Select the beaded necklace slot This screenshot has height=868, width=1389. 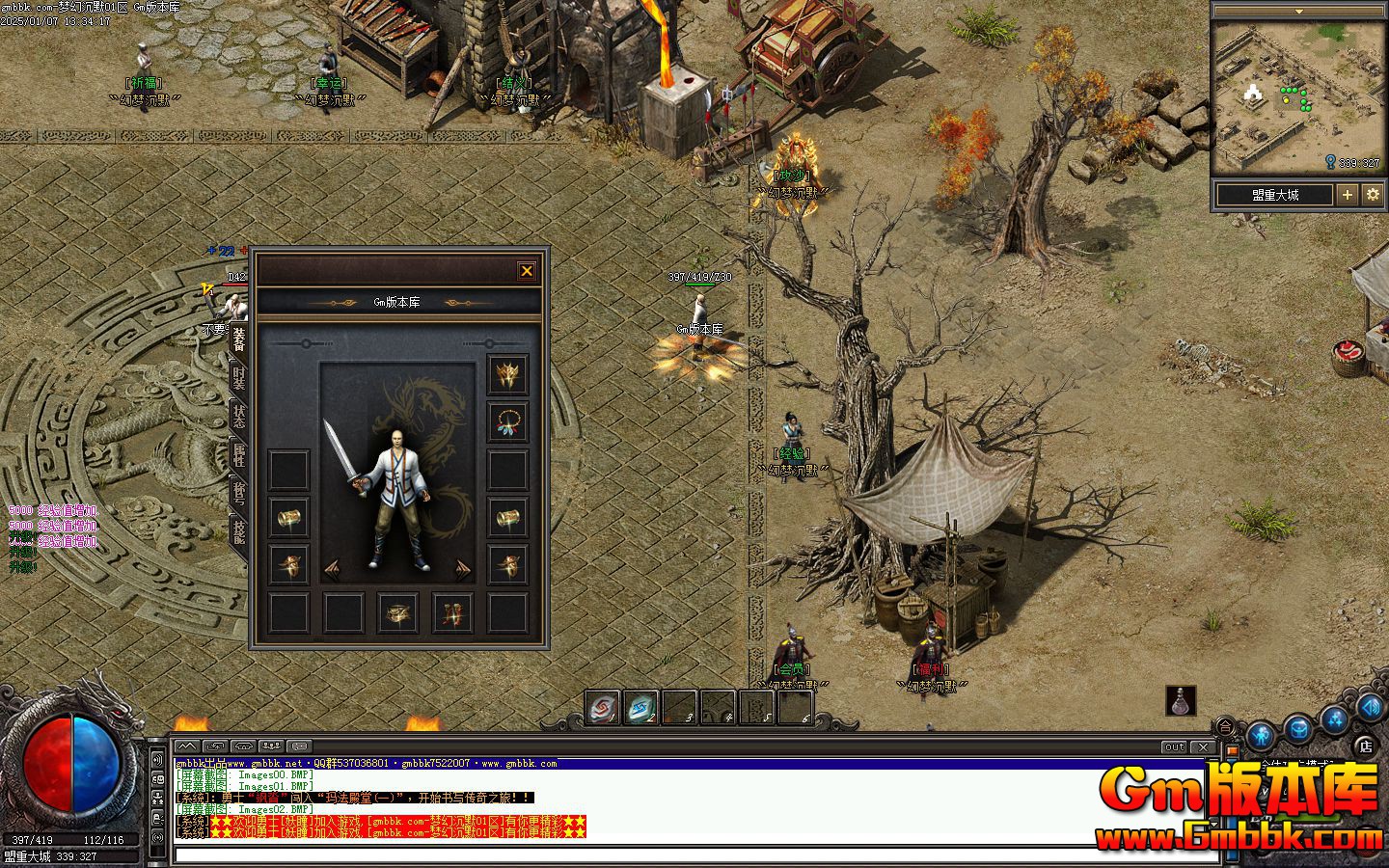pyautogui.click(x=507, y=421)
